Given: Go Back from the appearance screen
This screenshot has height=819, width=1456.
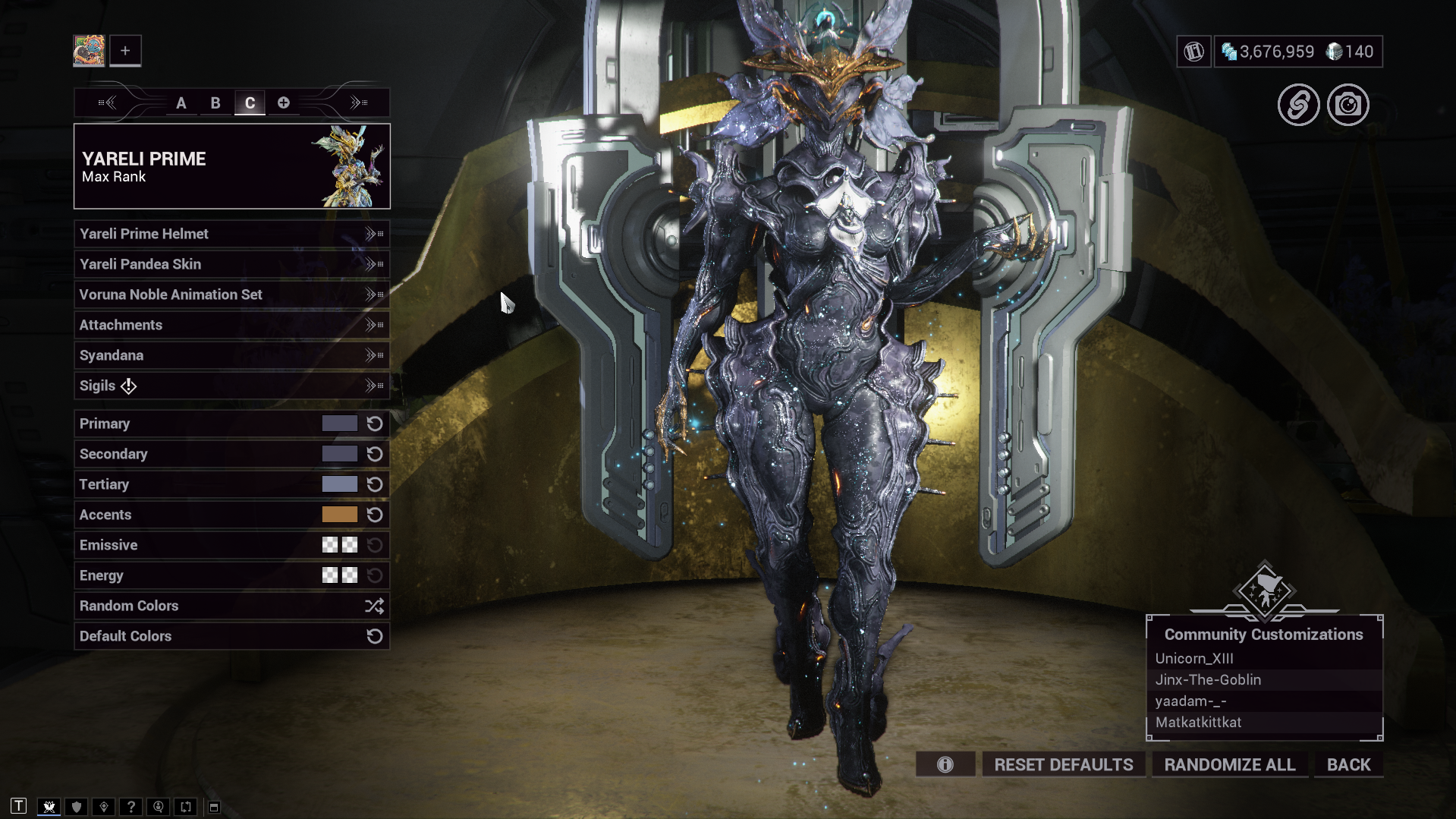Looking at the screenshot, I should tap(1348, 764).
